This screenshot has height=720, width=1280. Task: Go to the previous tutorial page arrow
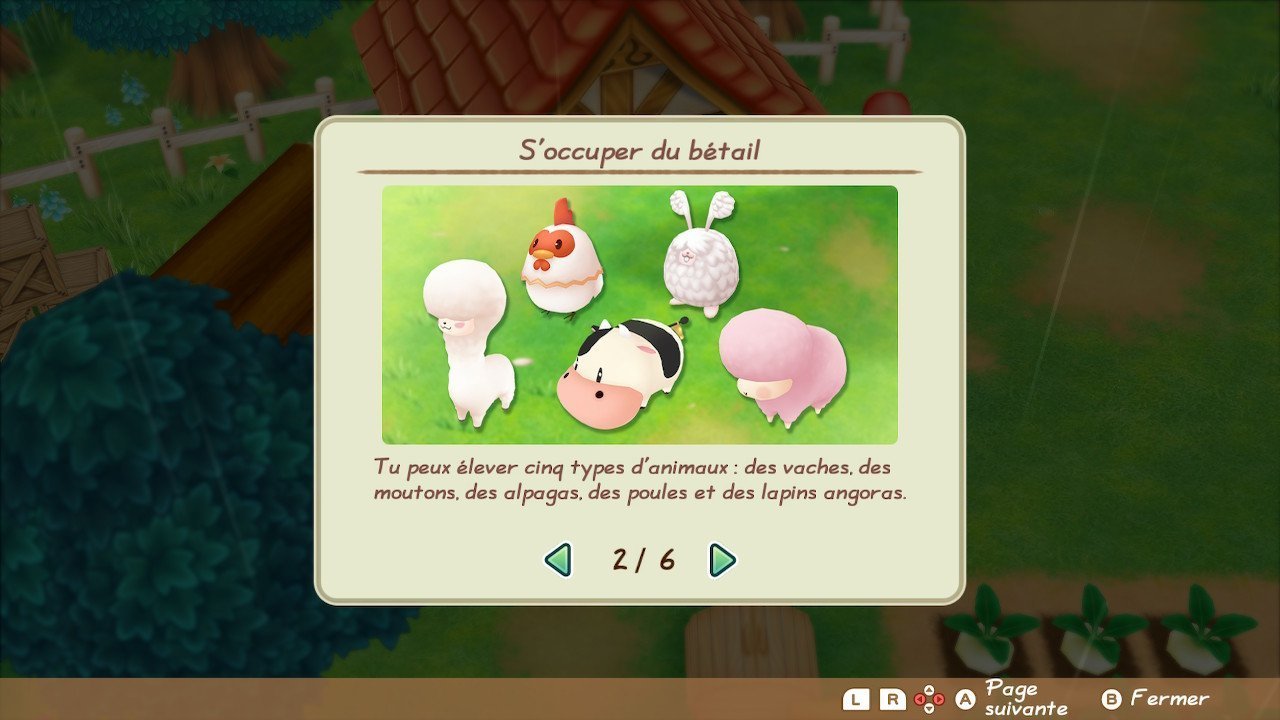point(558,560)
